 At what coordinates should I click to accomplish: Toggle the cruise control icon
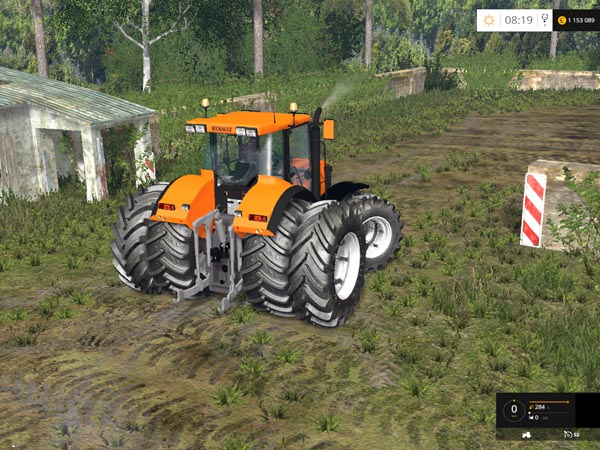568,434
